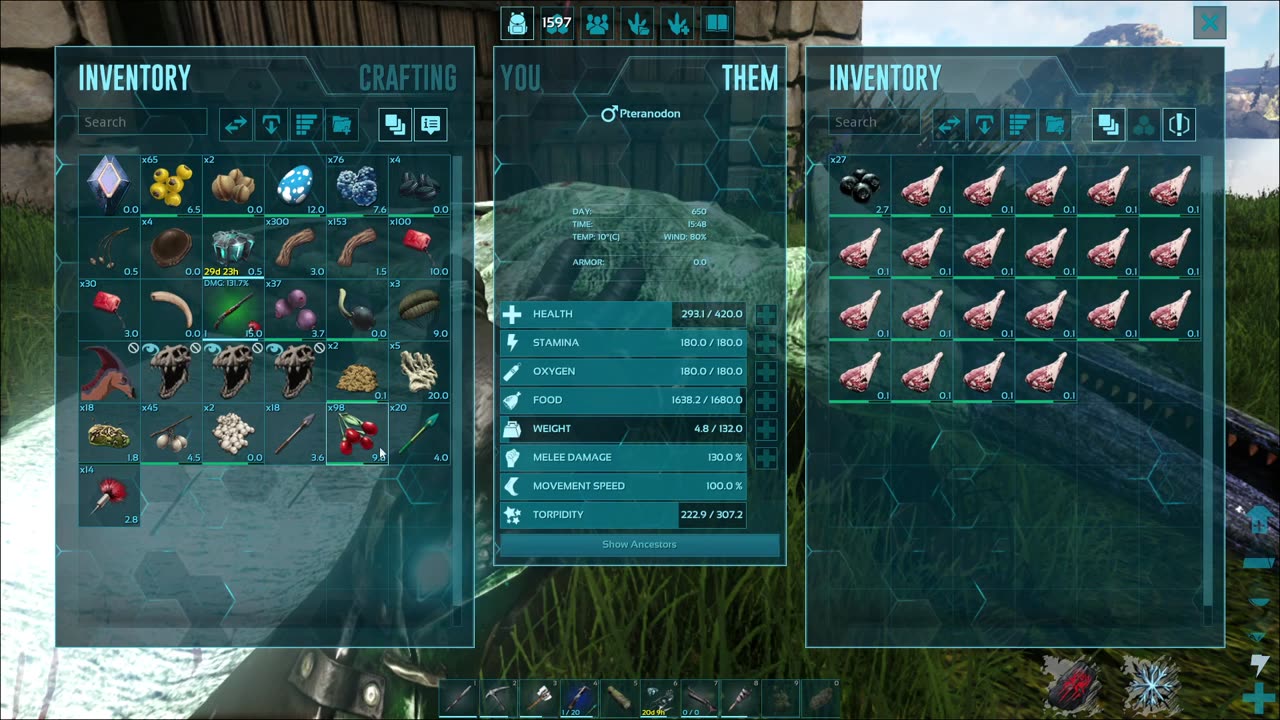Open the tribe manager icon in top bar

[x=598, y=23]
